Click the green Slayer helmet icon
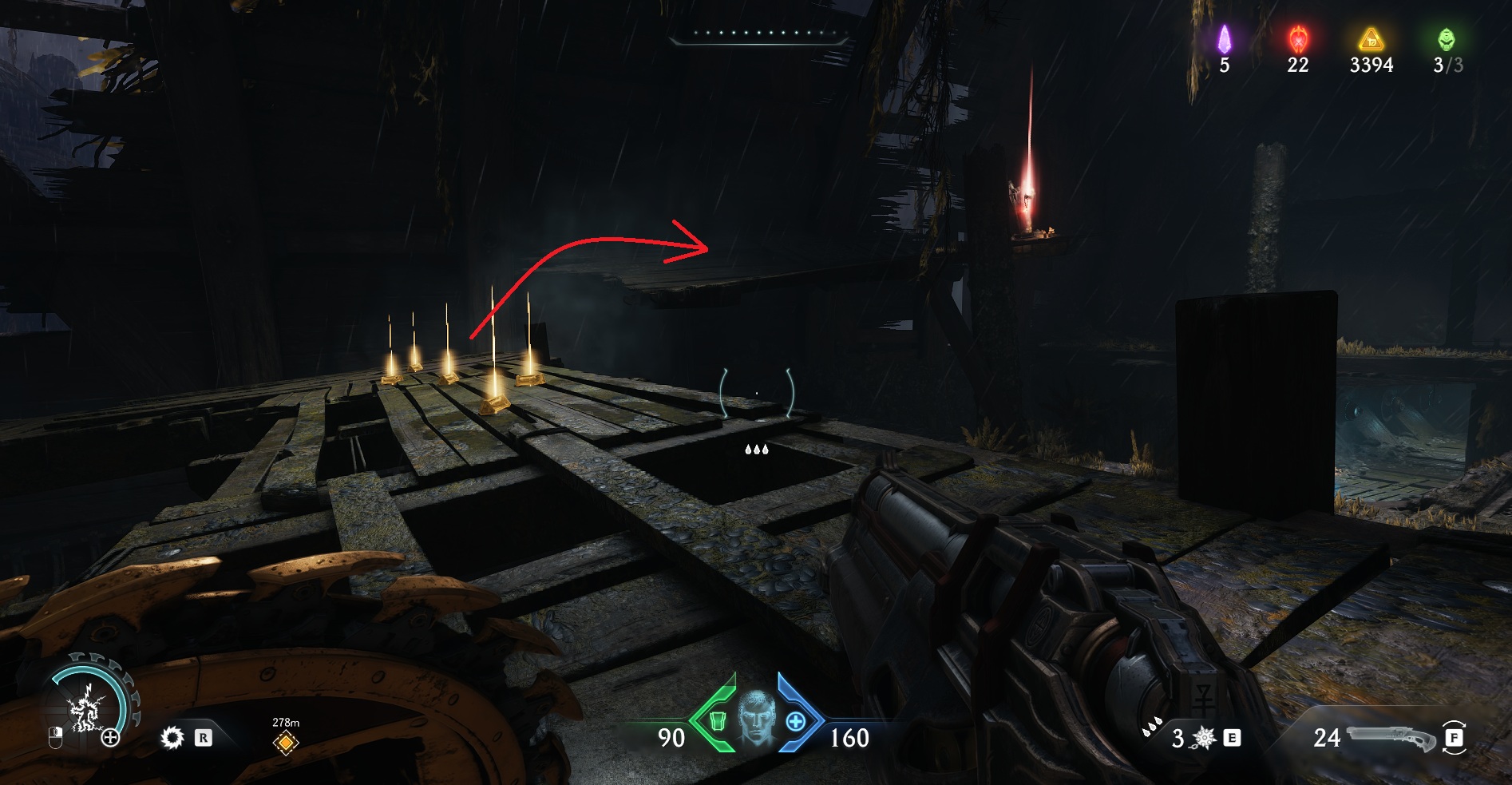The height and width of the screenshot is (785, 1512). coord(1446,38)
